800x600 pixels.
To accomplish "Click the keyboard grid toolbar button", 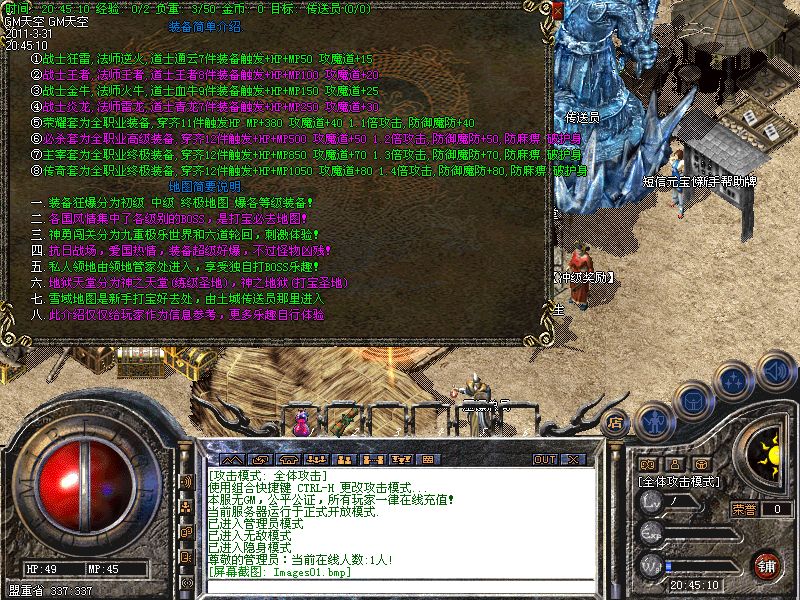I will [x=426, y=459].
